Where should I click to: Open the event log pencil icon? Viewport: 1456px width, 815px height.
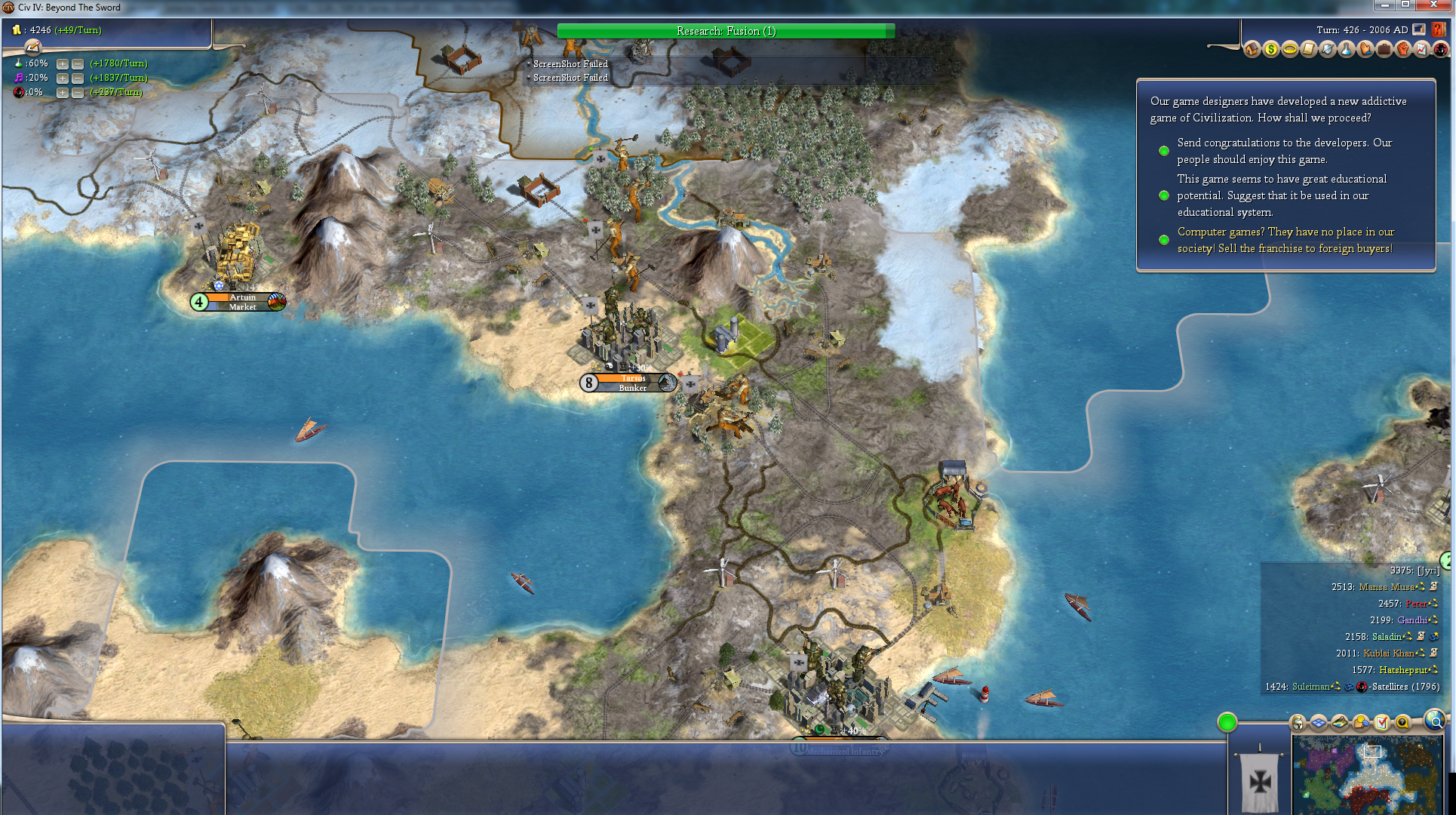[32, 47]
